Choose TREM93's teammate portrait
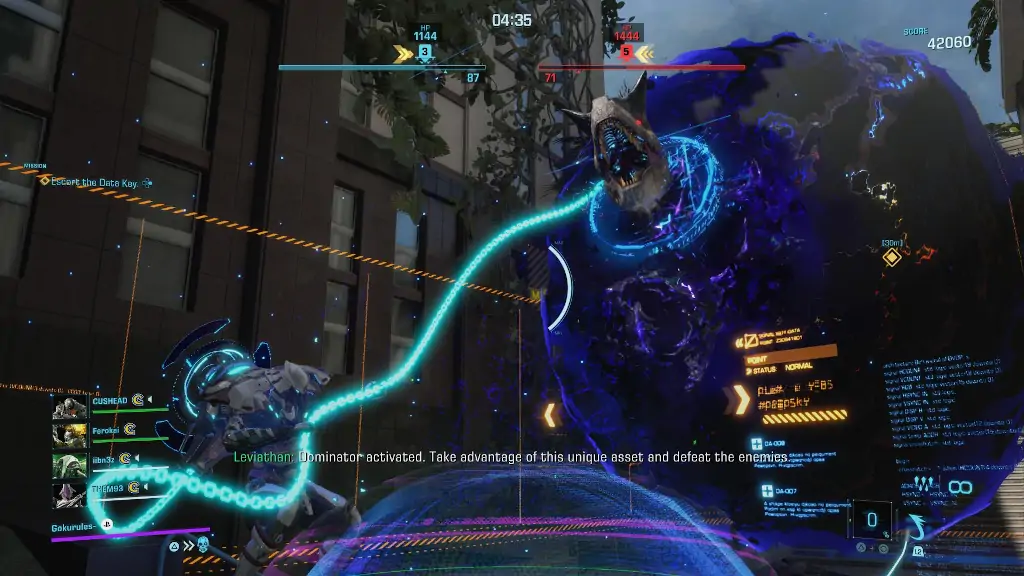The width and height of the screenshot is (1024, 576). 70,492
